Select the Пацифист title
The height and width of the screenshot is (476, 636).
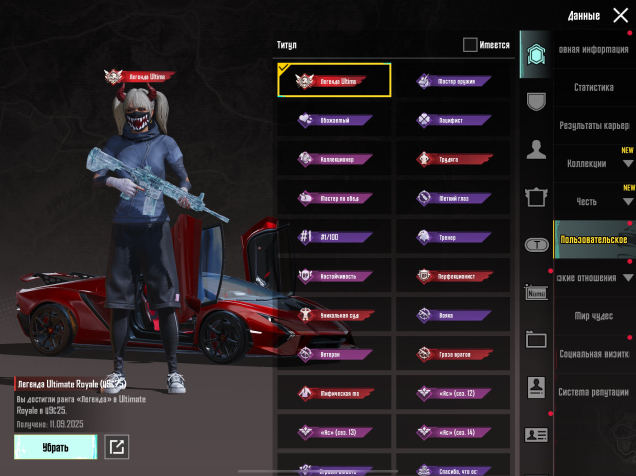(x=452, y=120)
